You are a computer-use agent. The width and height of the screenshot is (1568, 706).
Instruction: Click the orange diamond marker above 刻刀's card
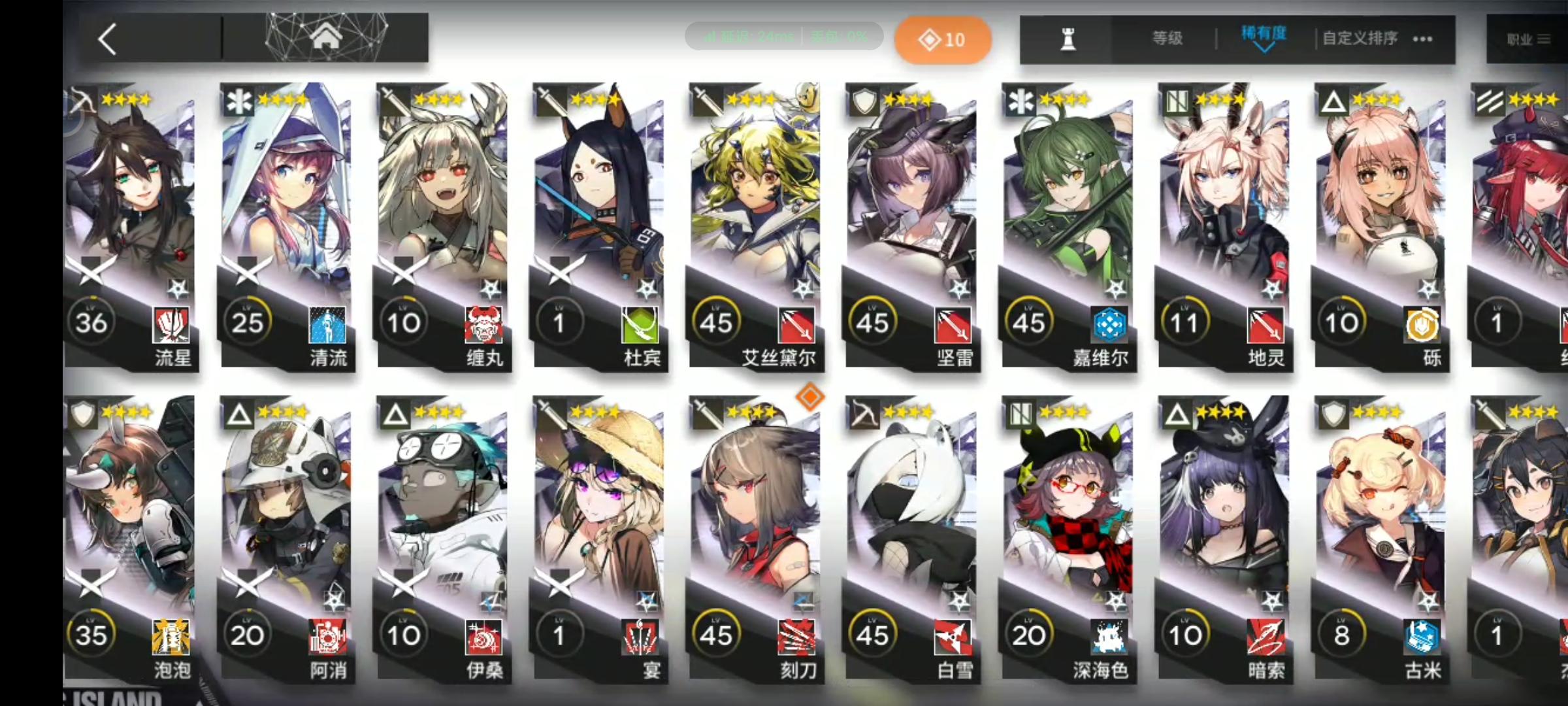coord(810,397)
